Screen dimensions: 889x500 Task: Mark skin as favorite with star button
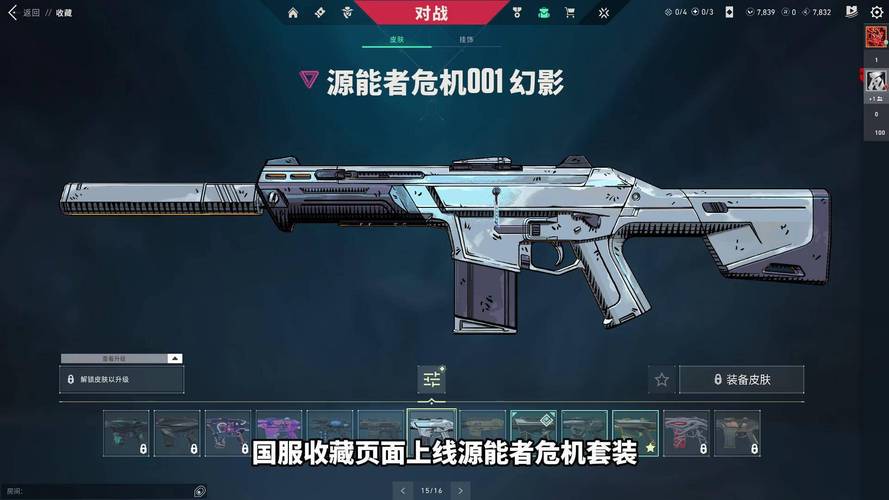(661, 380)
